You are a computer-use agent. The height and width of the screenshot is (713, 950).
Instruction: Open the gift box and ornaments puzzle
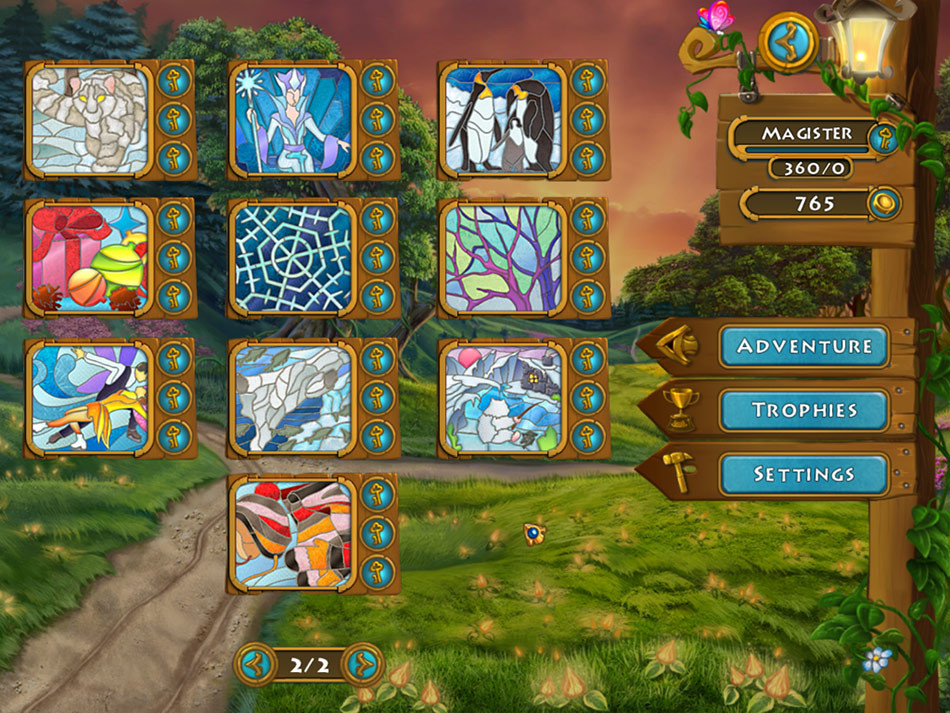(x=89, y=258)
